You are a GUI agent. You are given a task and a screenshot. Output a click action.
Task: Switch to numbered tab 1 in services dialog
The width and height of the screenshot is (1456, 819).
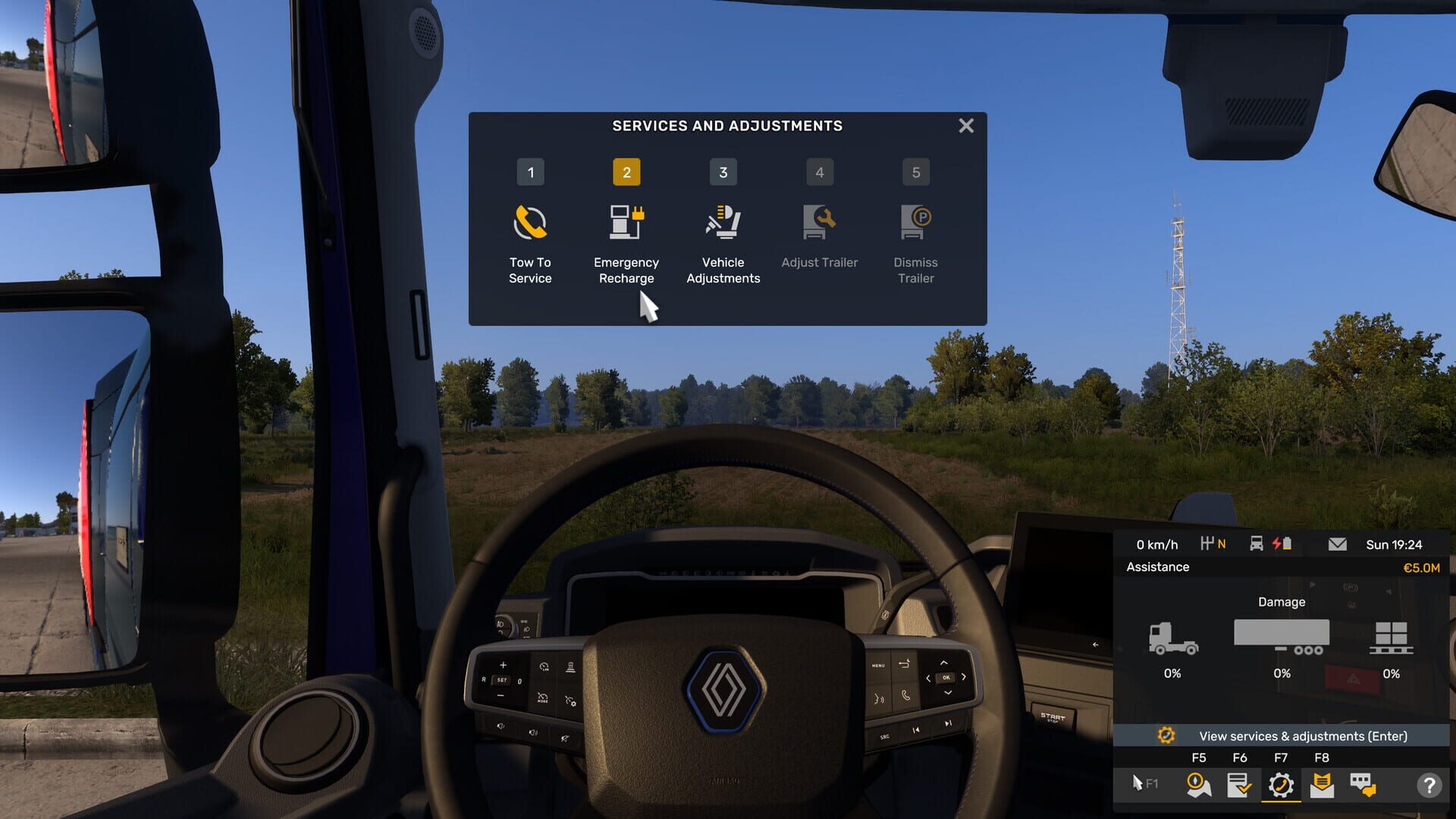pos(530,172)
